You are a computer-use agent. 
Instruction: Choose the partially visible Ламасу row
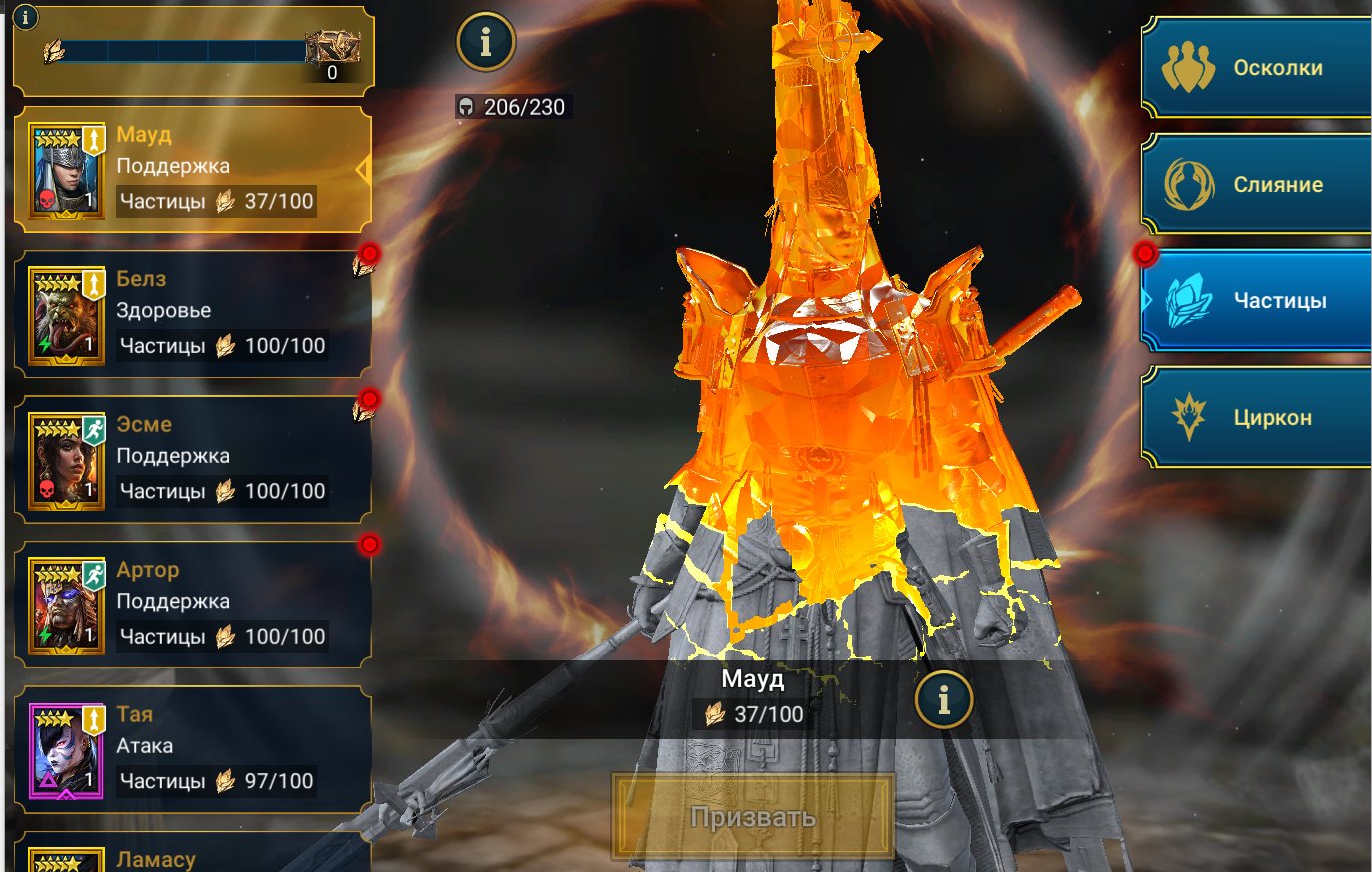(193, 856)
